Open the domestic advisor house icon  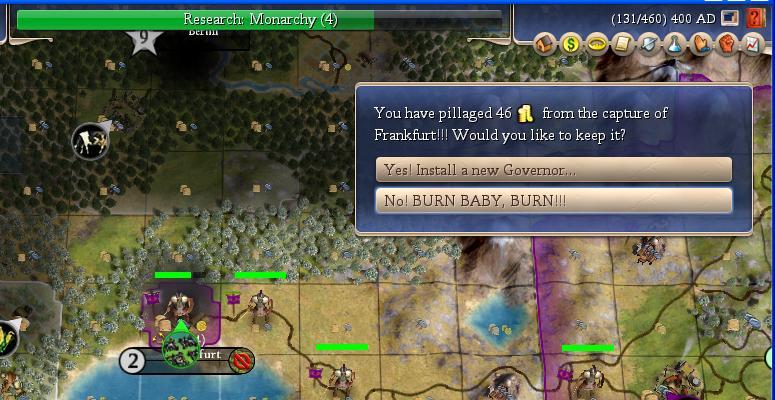(545, 43)
